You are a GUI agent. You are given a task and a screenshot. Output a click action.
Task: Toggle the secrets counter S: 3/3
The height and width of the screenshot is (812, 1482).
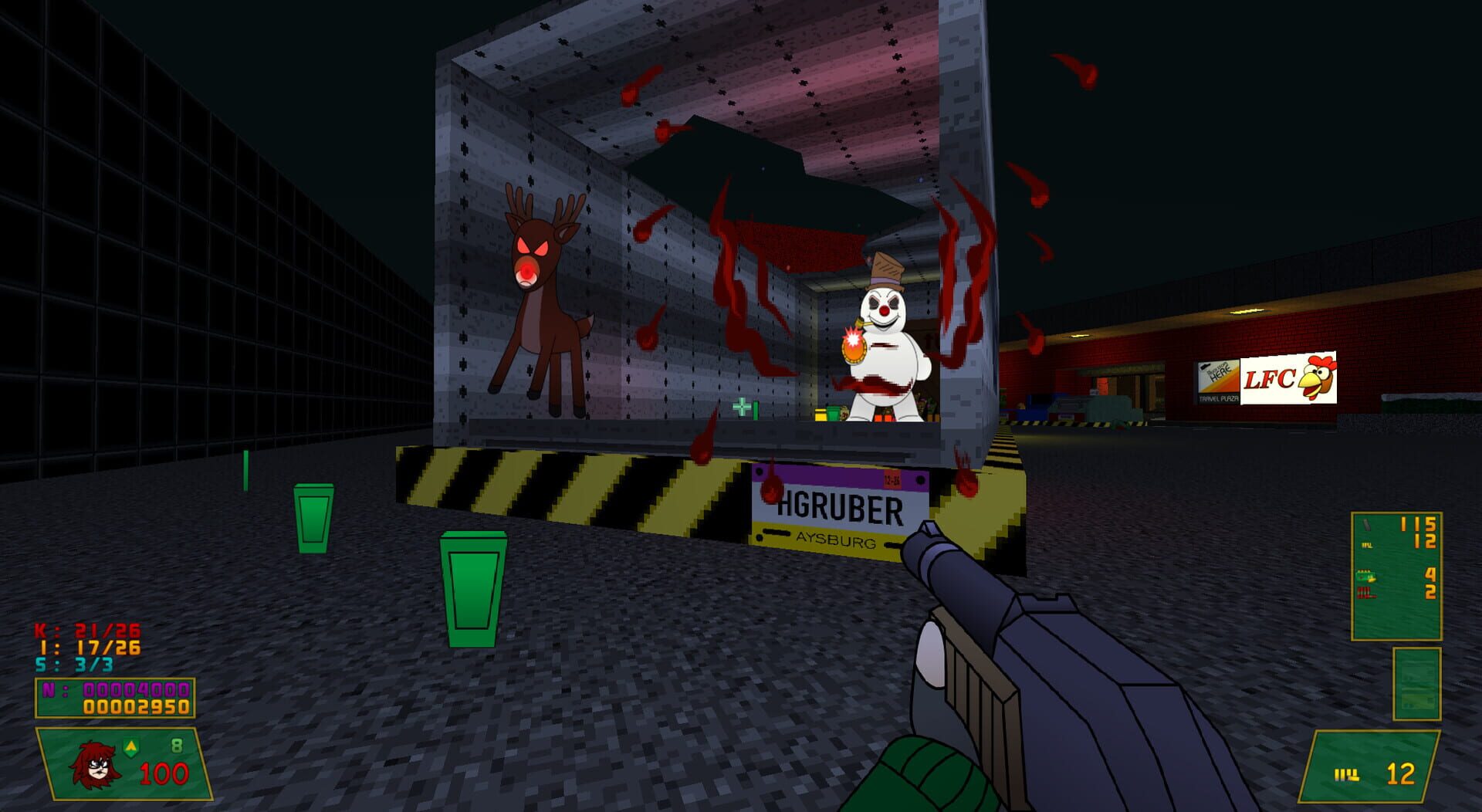point(73,662)
